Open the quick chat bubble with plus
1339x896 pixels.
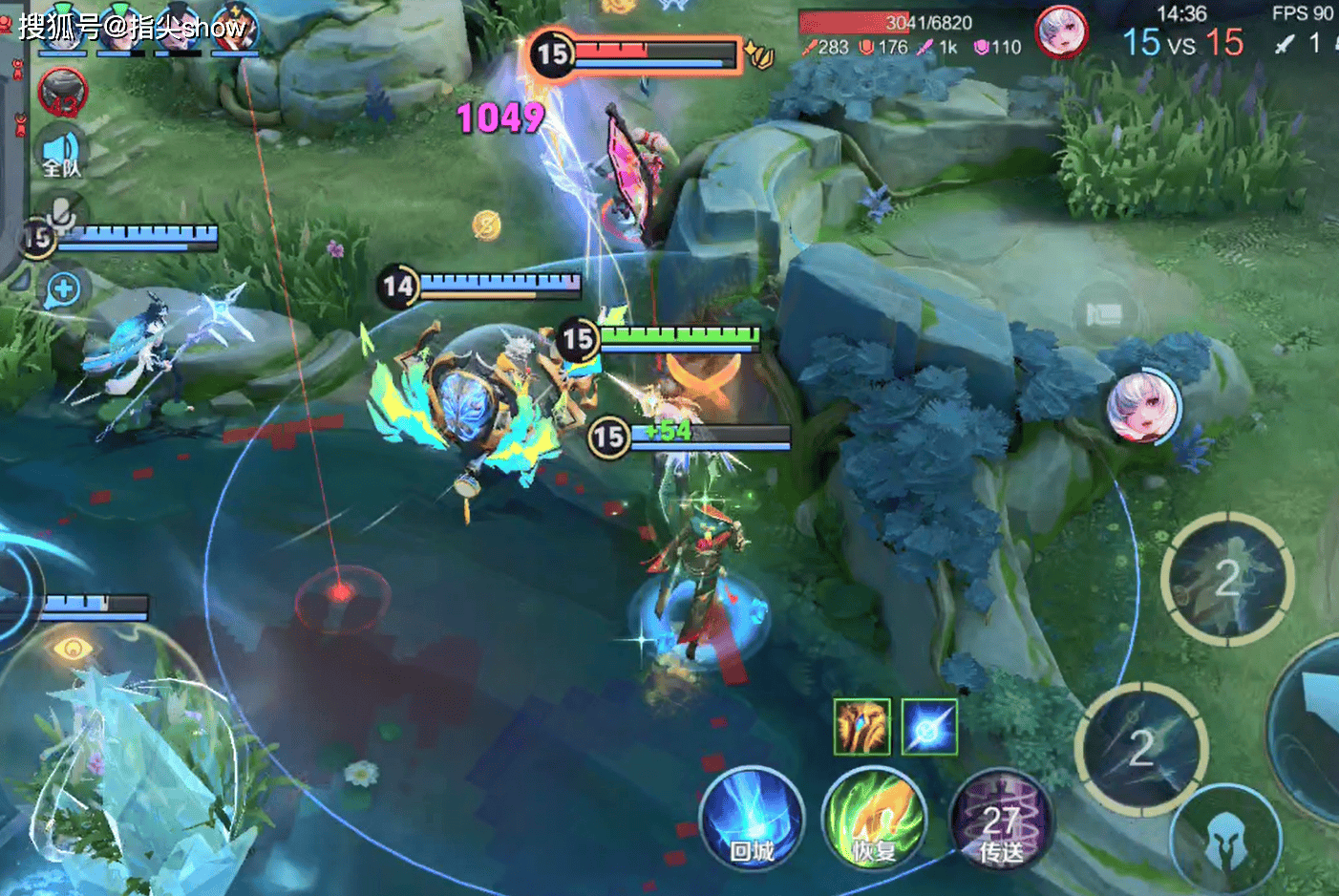click(x=64, y=289)
